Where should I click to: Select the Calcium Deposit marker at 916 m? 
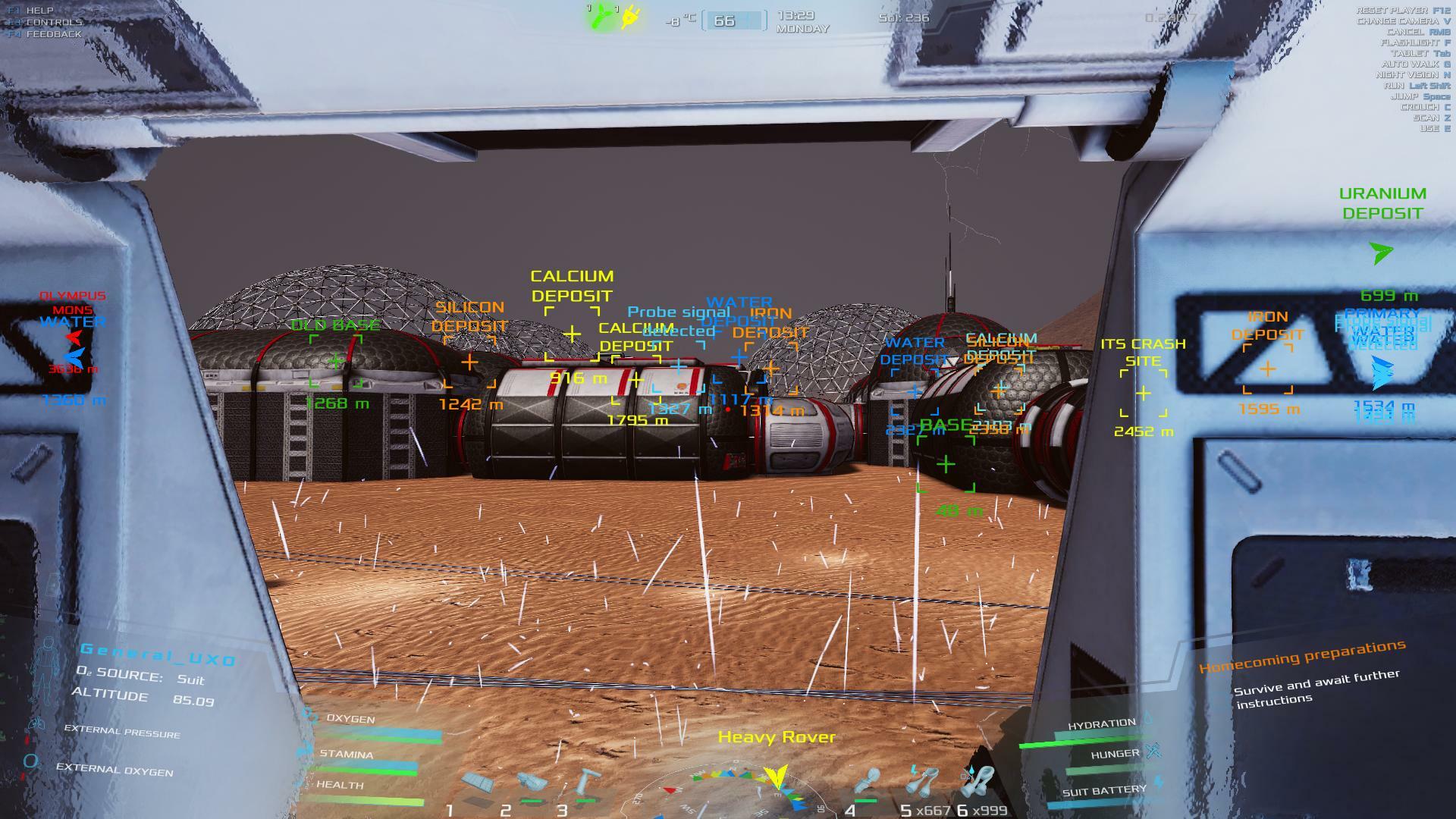click(572, 334)
